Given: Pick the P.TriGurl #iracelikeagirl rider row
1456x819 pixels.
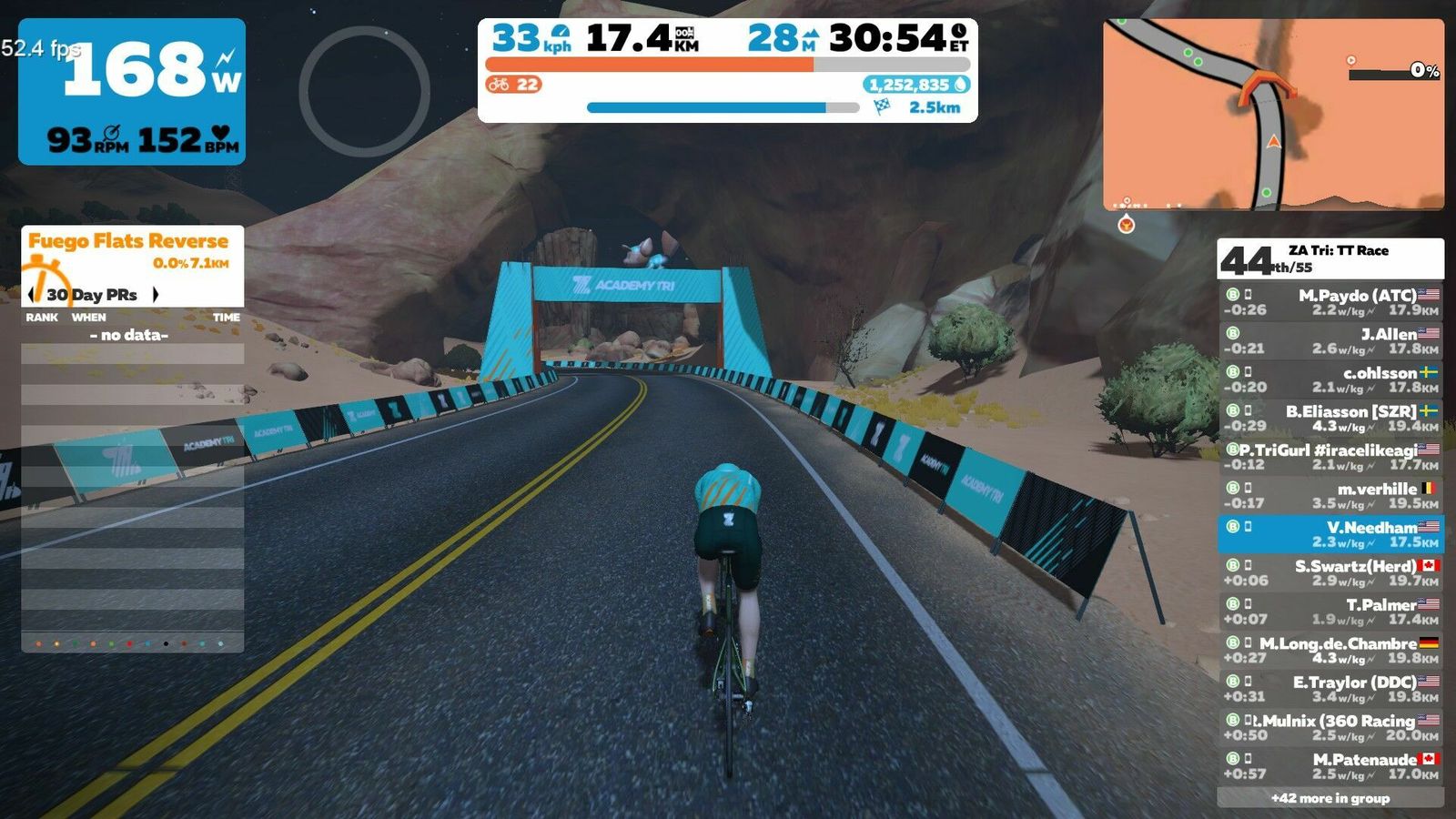Looking at the screenshot, I should [1330, 457].
